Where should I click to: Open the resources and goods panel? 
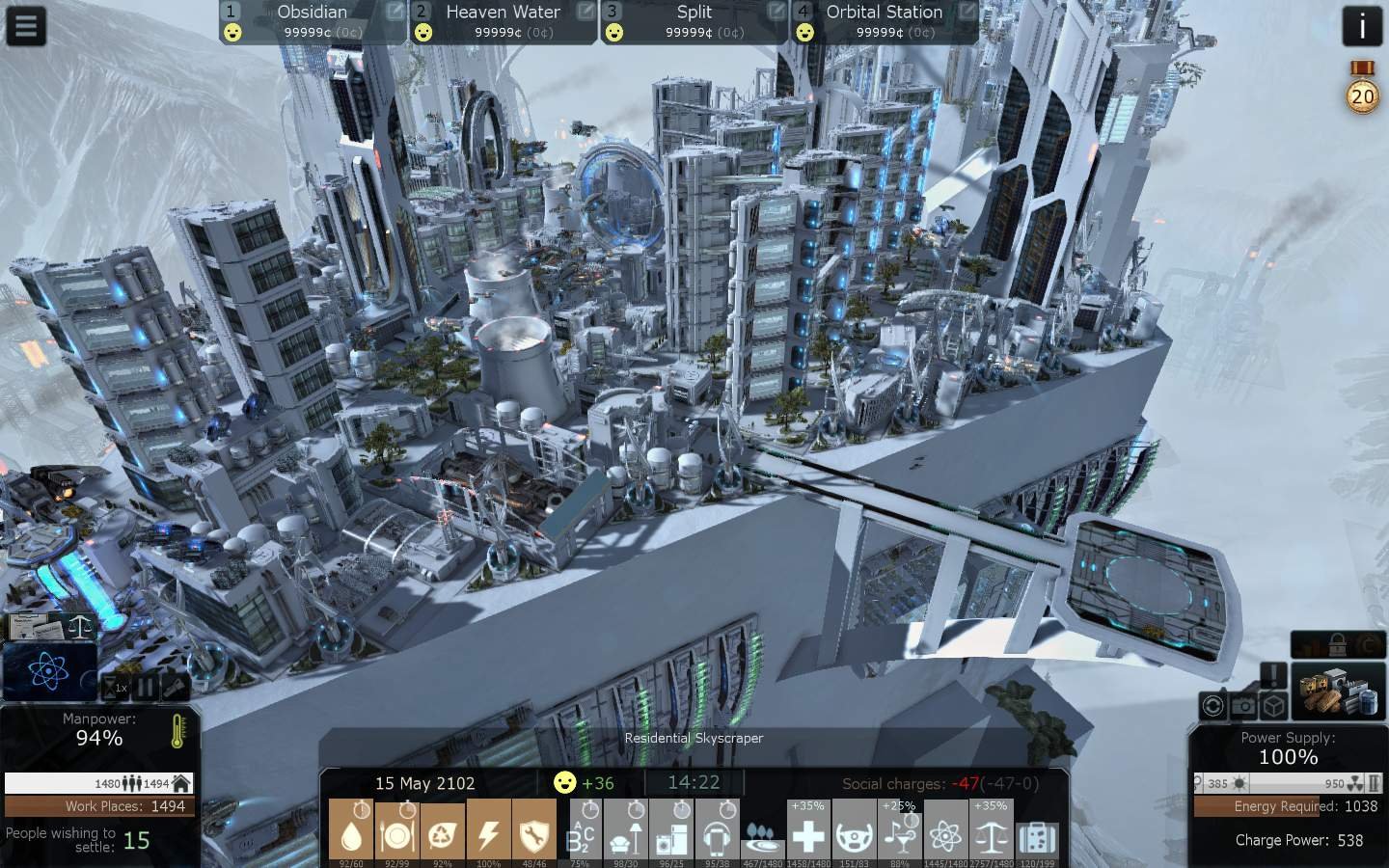click(1338, 690)
